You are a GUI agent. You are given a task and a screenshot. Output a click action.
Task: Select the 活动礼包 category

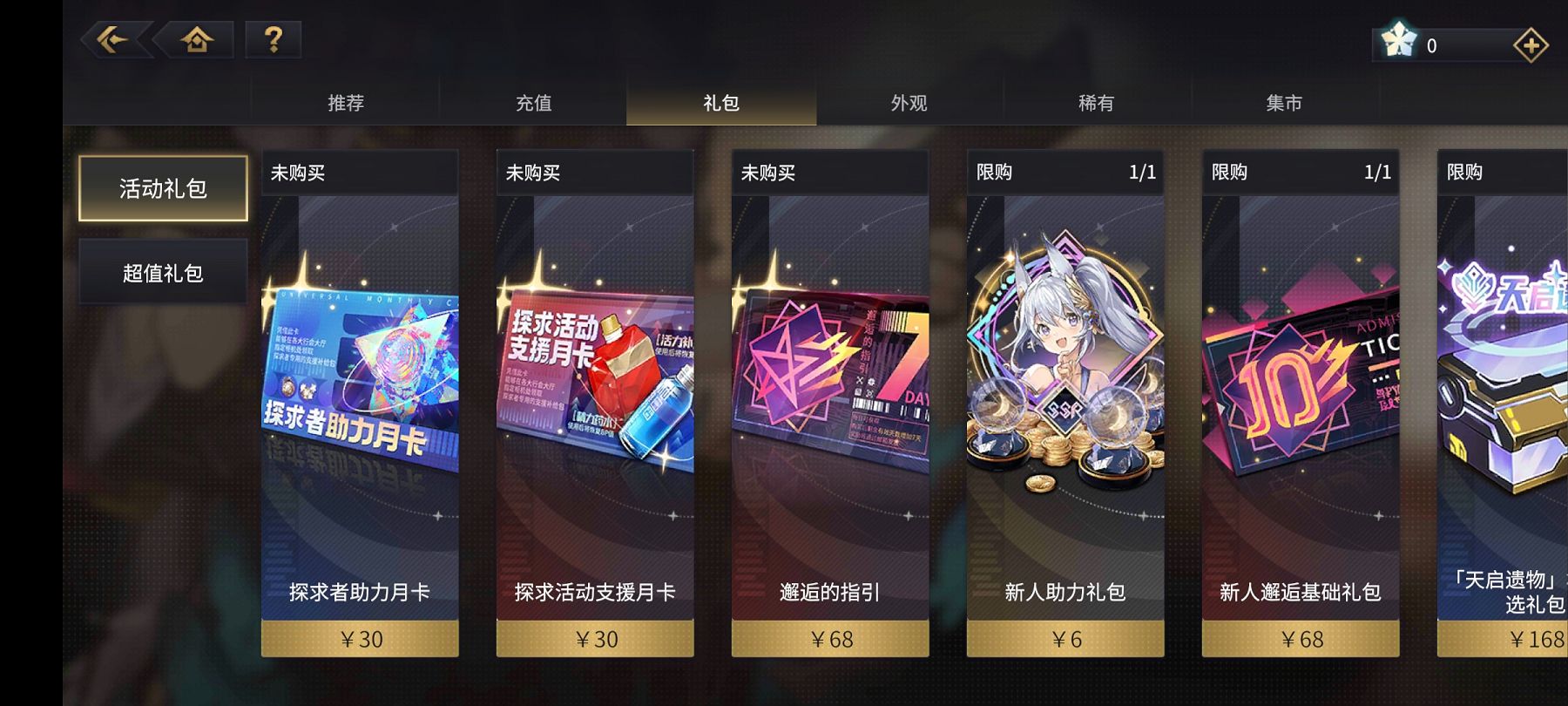(163, 188)
